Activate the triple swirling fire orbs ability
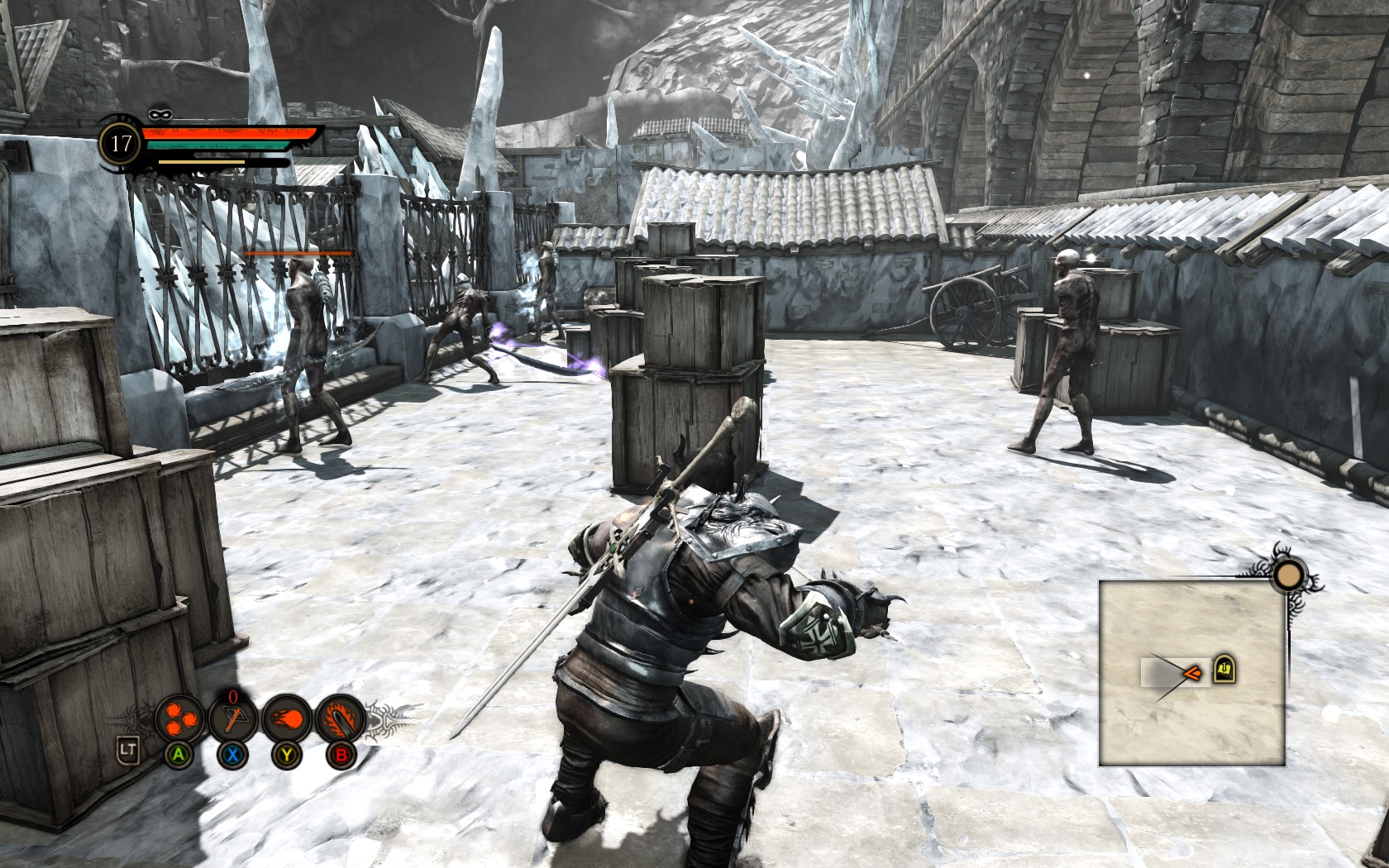The image size is (1389, 868). 179,718
